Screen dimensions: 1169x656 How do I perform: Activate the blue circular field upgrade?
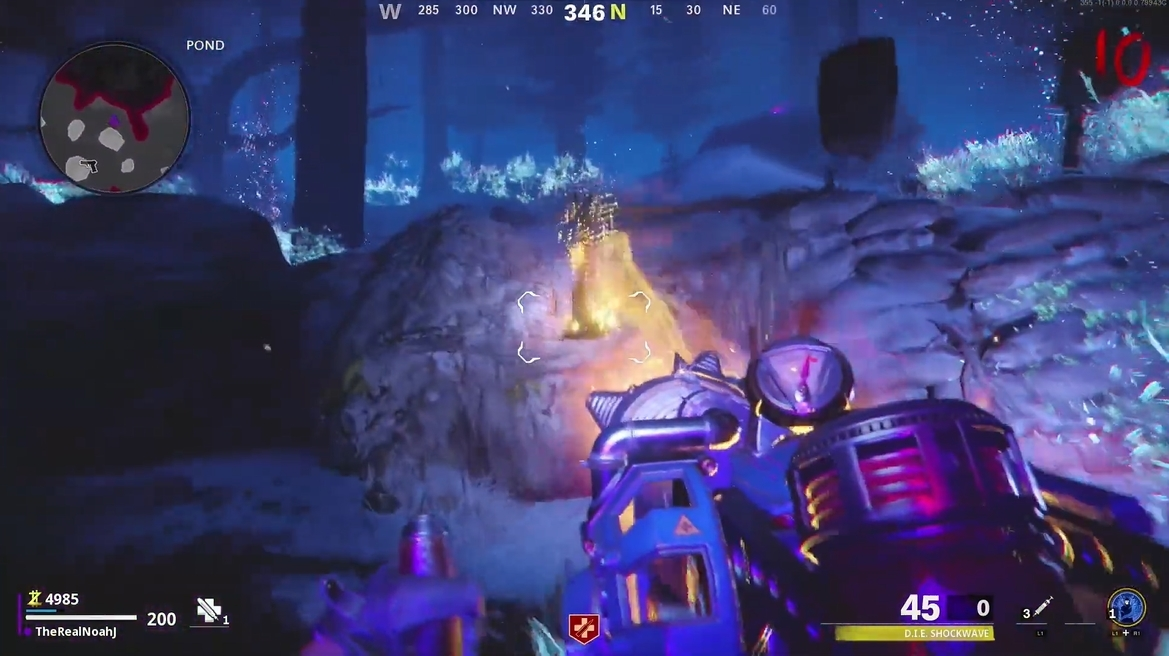pos(1127,607)
